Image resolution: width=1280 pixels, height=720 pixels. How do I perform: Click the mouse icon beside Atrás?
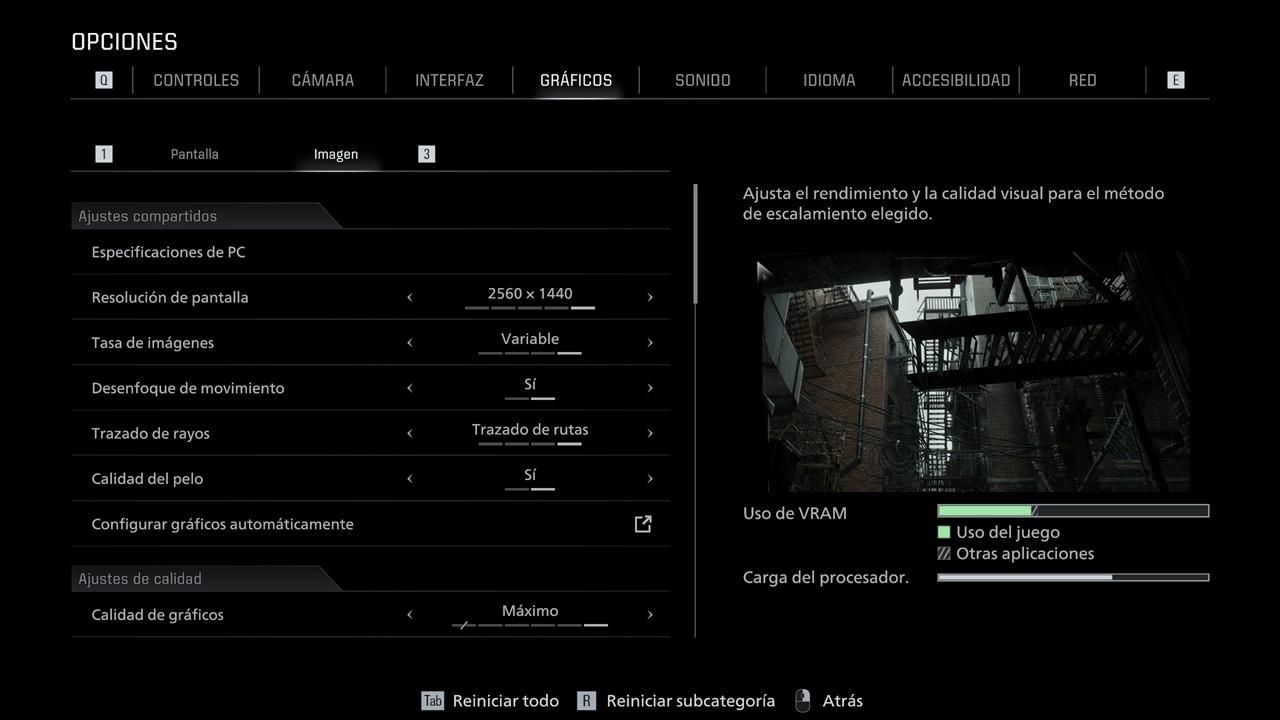coord(802,700)
